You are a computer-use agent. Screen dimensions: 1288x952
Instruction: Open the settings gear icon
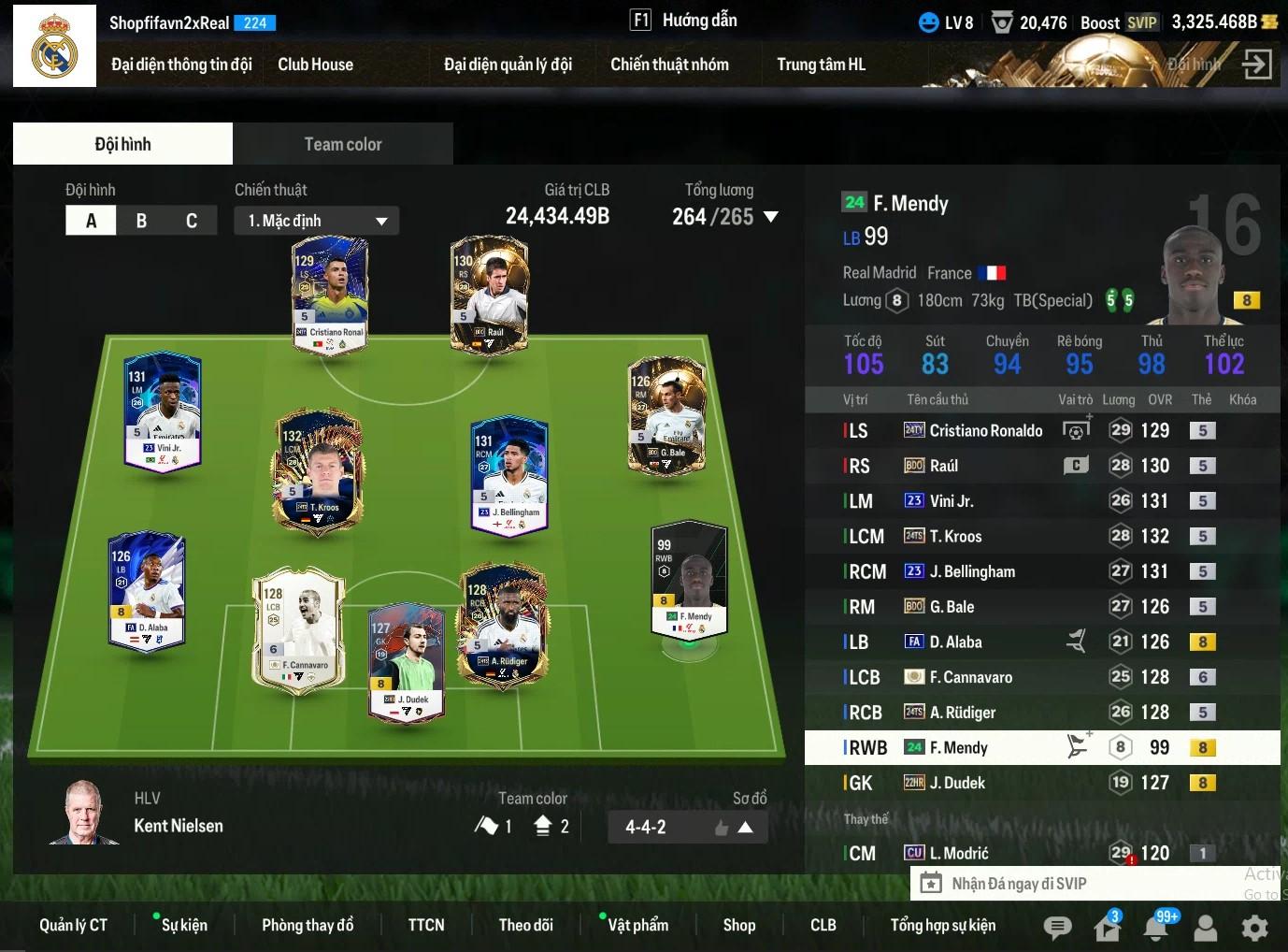[1254, 927]
